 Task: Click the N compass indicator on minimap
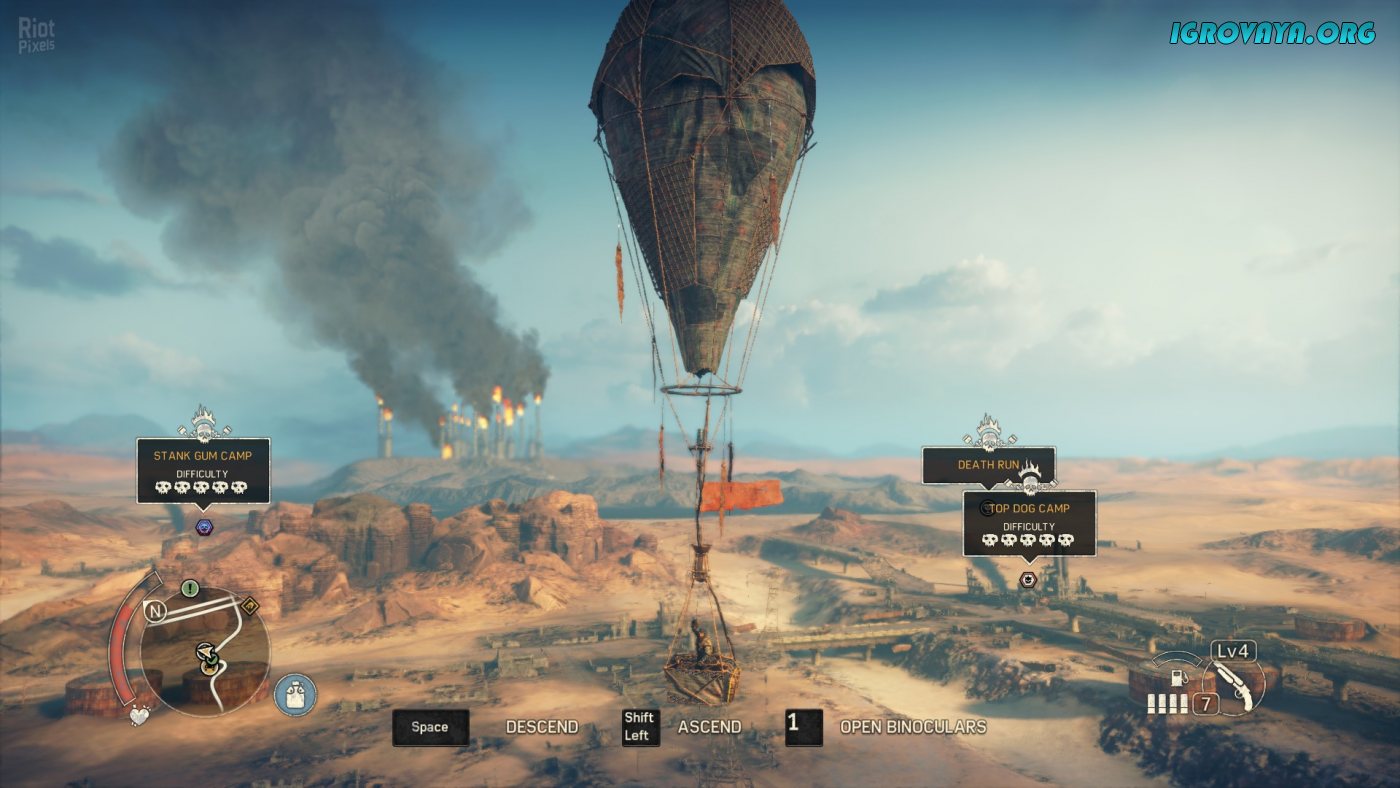coord(155,611)
